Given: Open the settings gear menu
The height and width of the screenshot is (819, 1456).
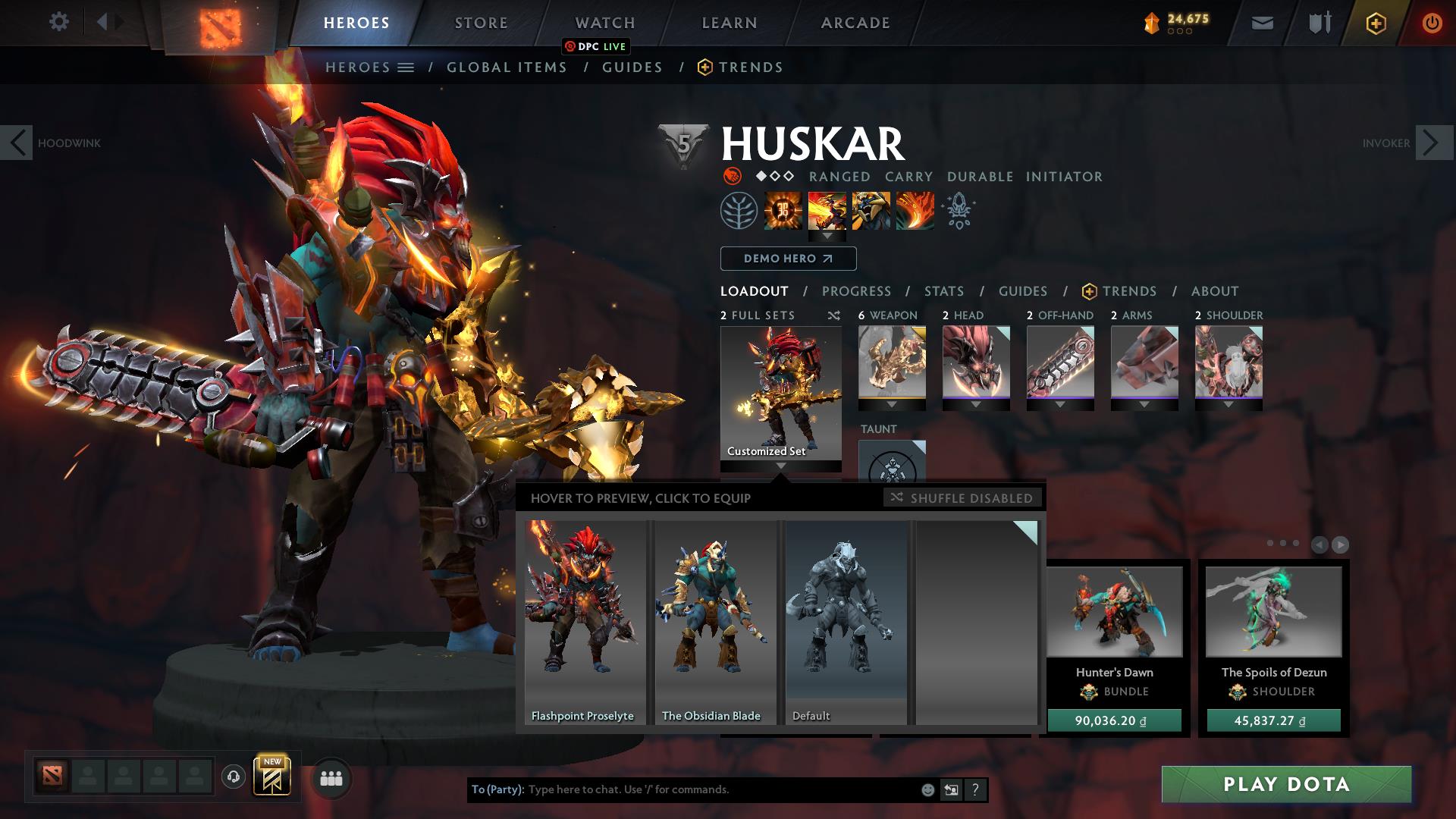Looking at the screenshot, I should coord(58,22).
